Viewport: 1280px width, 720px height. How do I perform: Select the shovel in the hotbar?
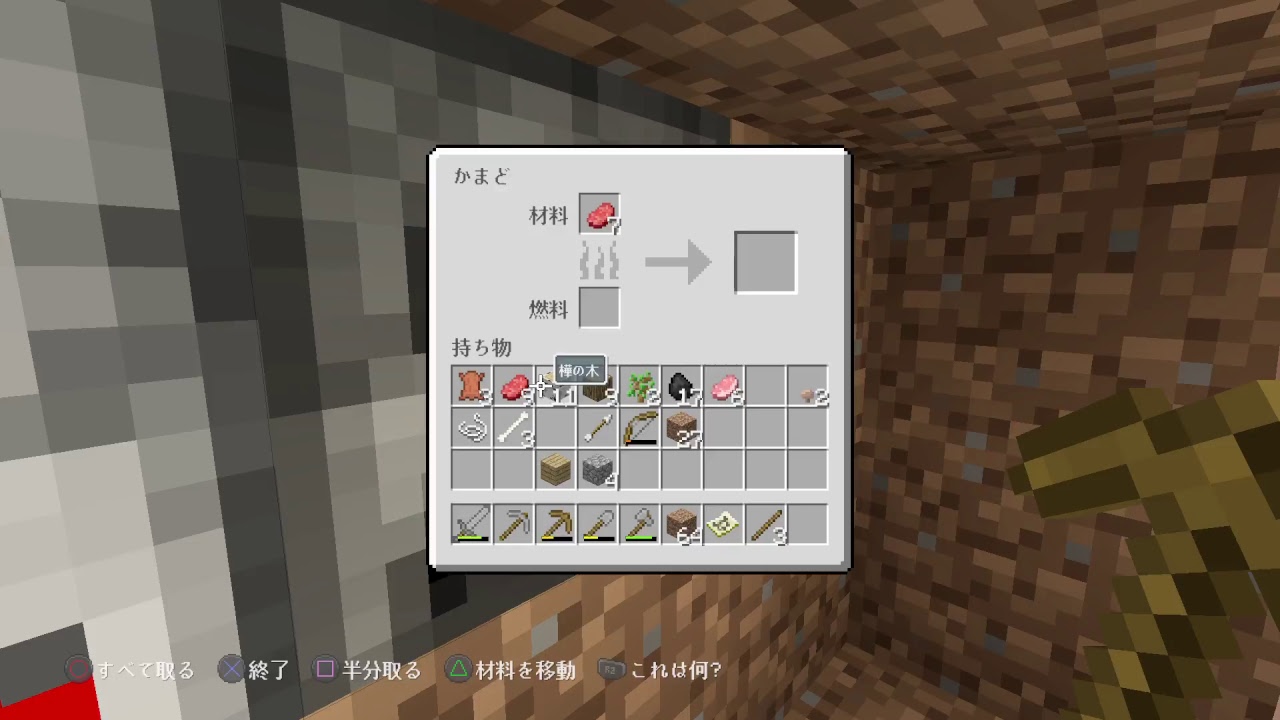598,522
